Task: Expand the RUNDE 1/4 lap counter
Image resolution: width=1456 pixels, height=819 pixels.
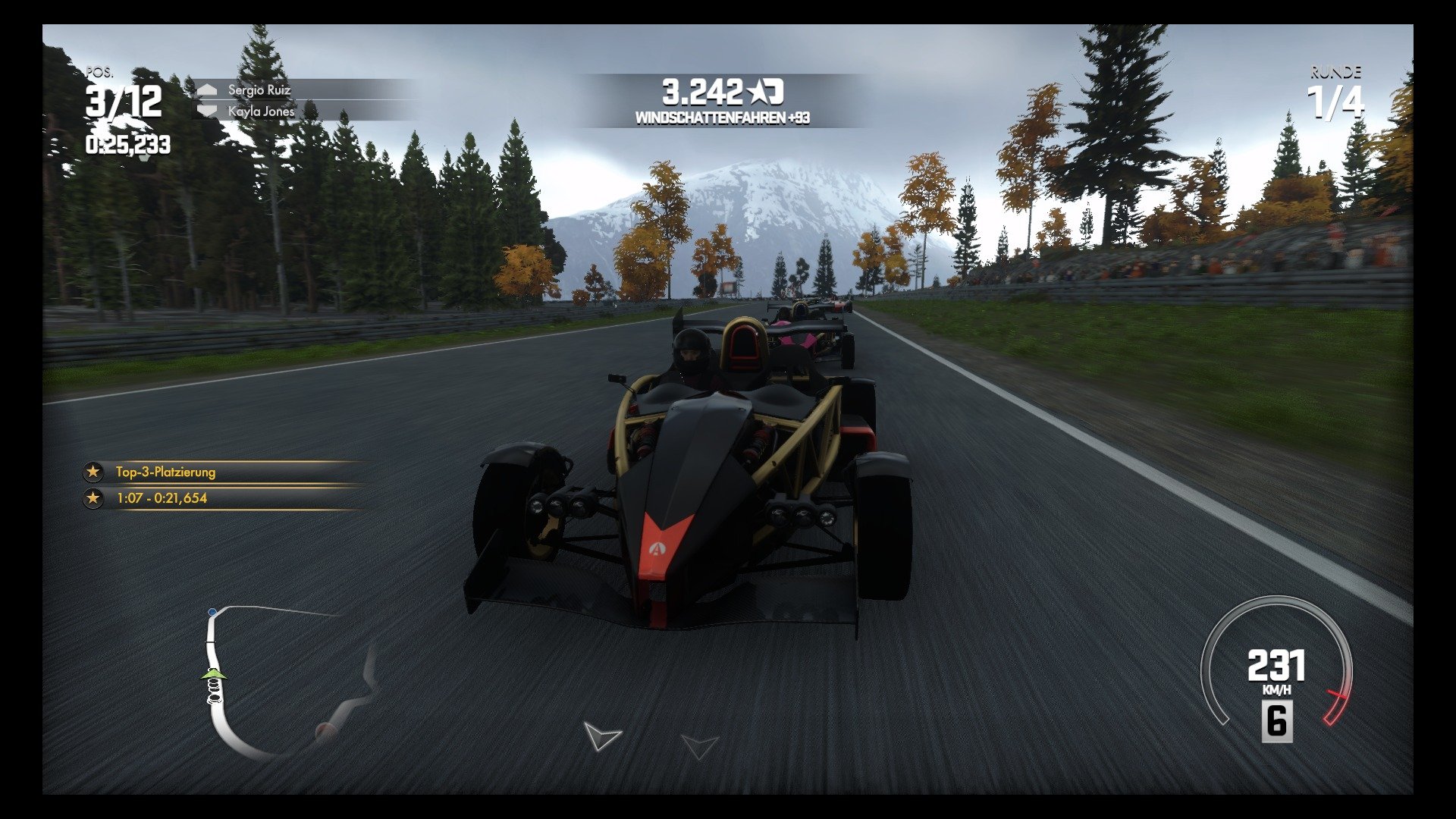Action: pyautogui.click(x=1335, y=91)
